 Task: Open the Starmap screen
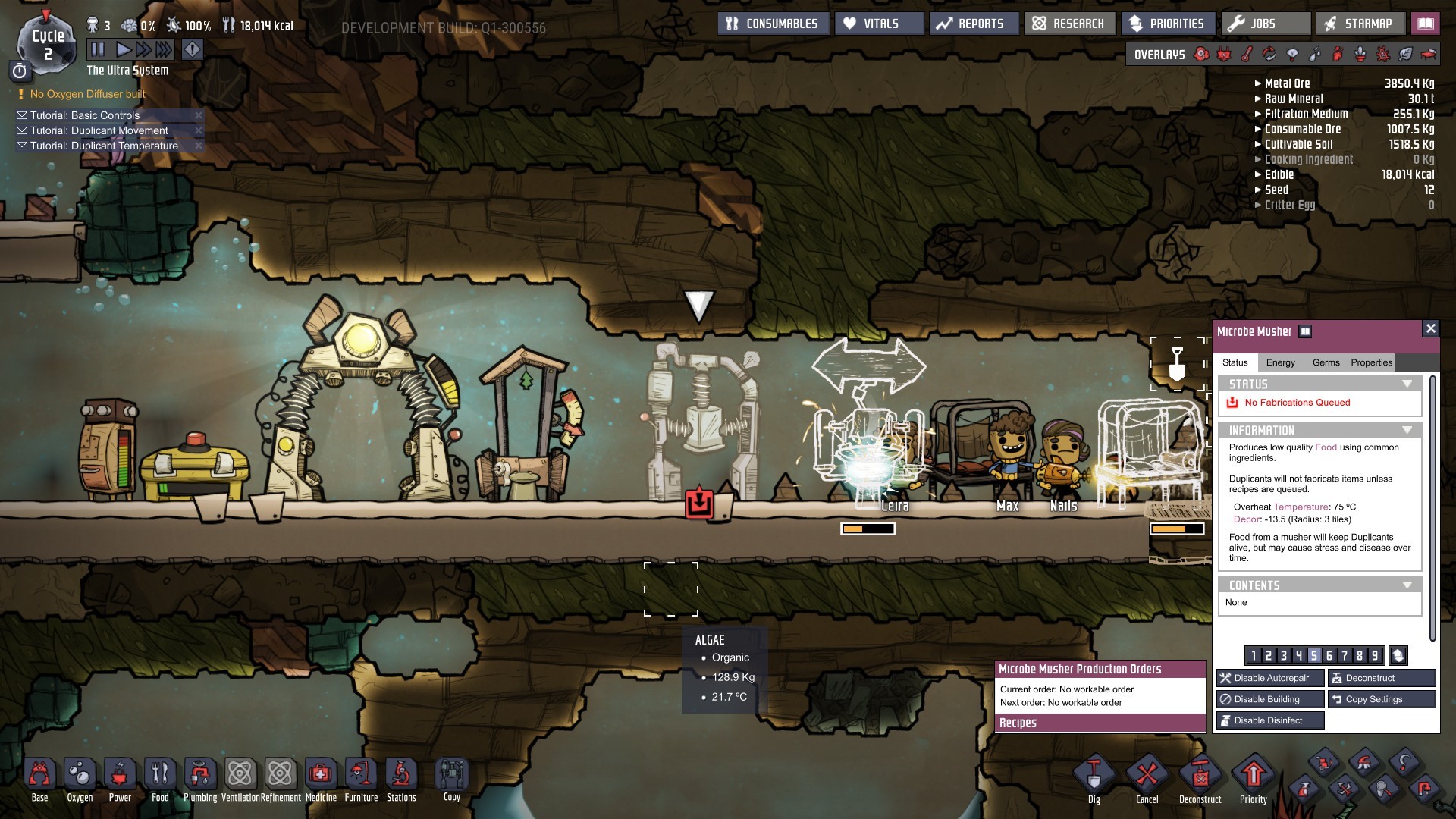tap(1360, 24)
